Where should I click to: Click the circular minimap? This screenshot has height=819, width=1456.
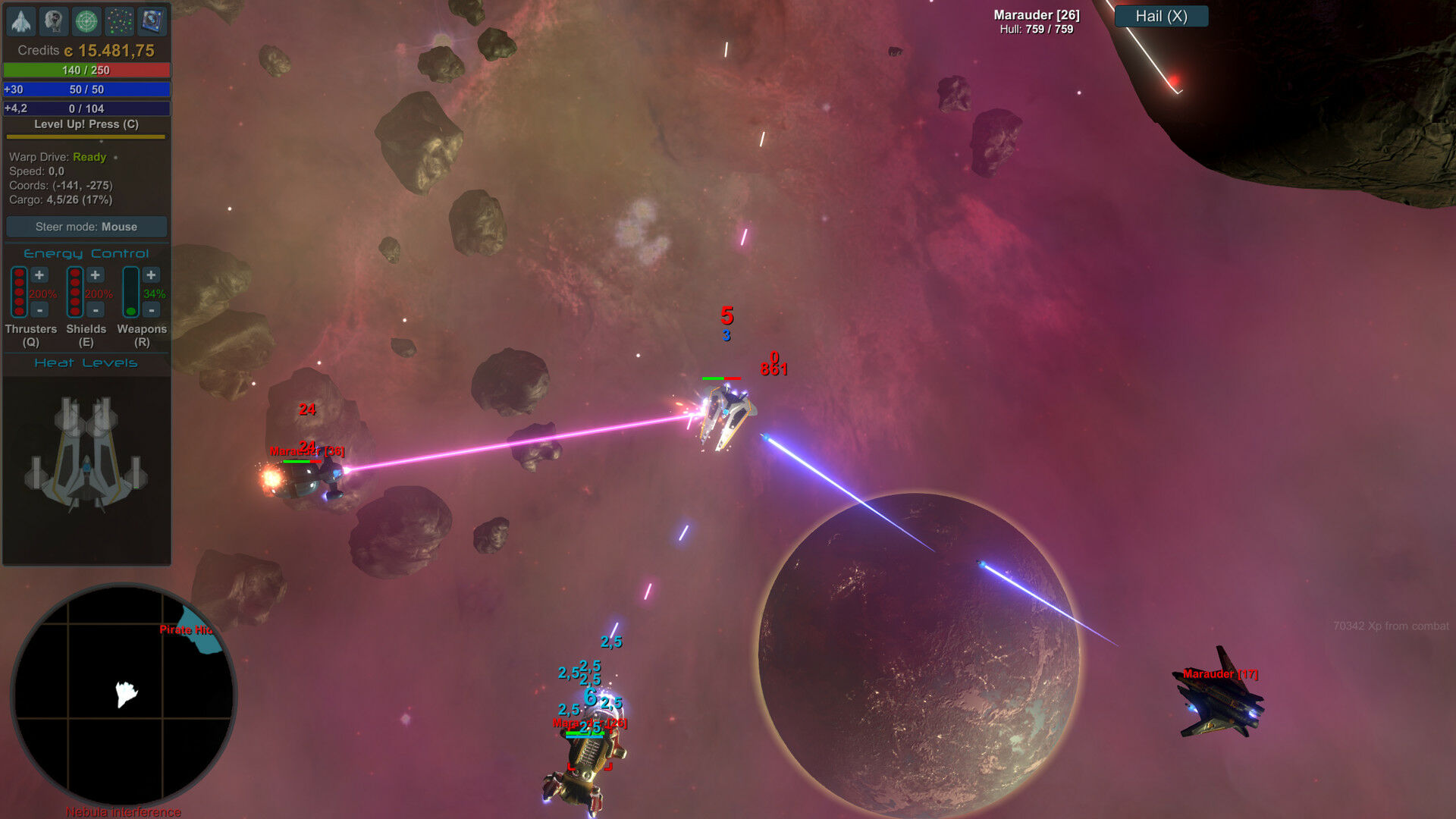coord(123,694)
